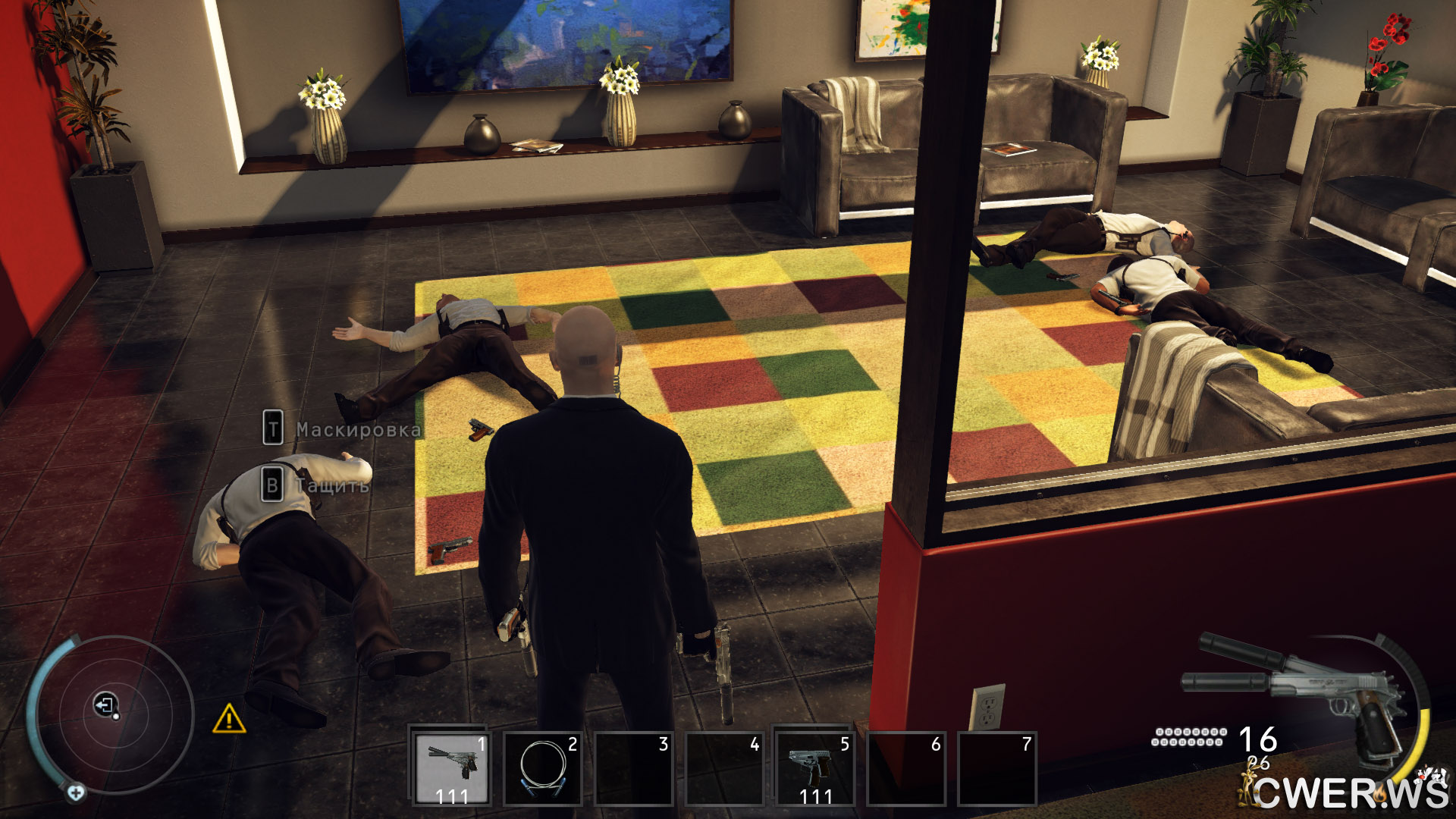Click the plus icon beneath the minimap

tap(75, 793)
